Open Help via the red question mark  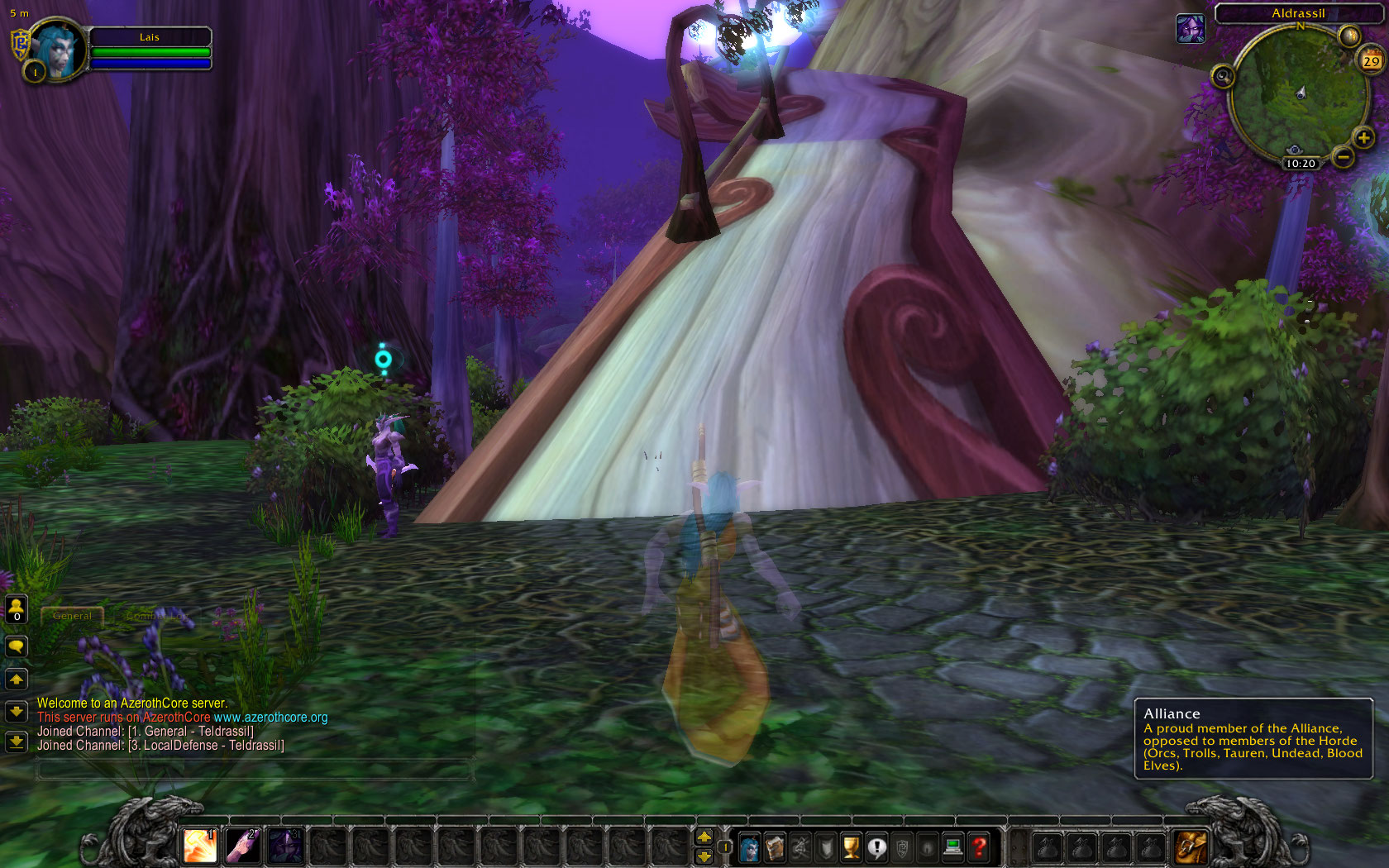[977, 846]
